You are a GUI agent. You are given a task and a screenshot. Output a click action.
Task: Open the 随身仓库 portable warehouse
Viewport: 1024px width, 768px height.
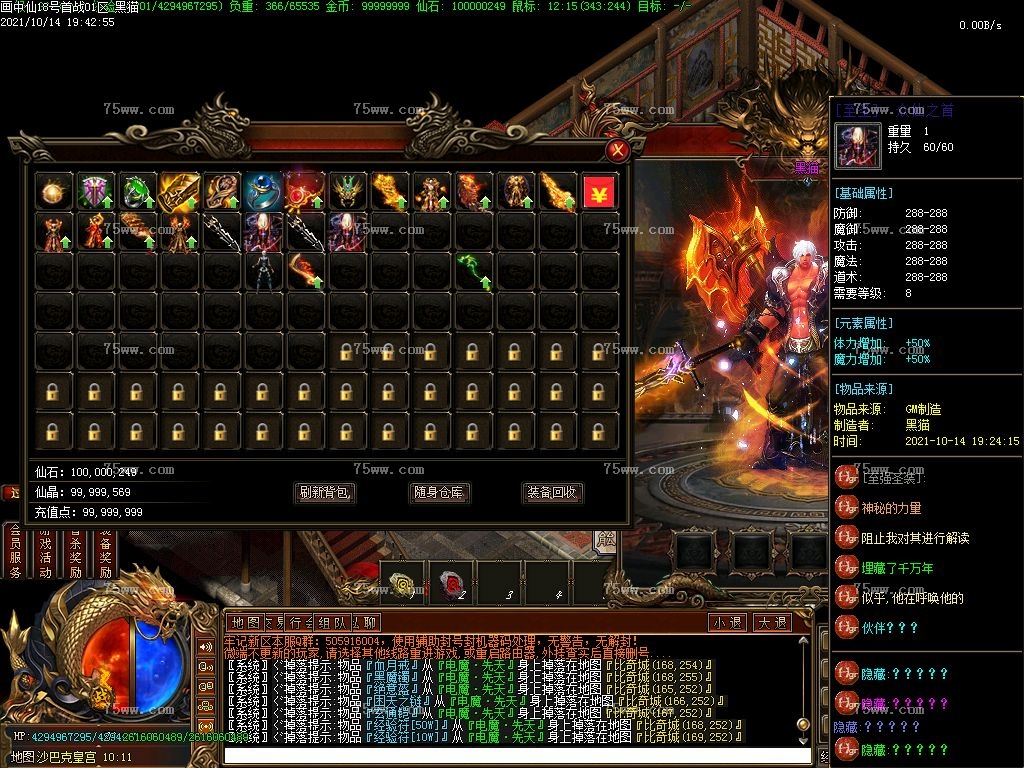(x=439, y=492)
